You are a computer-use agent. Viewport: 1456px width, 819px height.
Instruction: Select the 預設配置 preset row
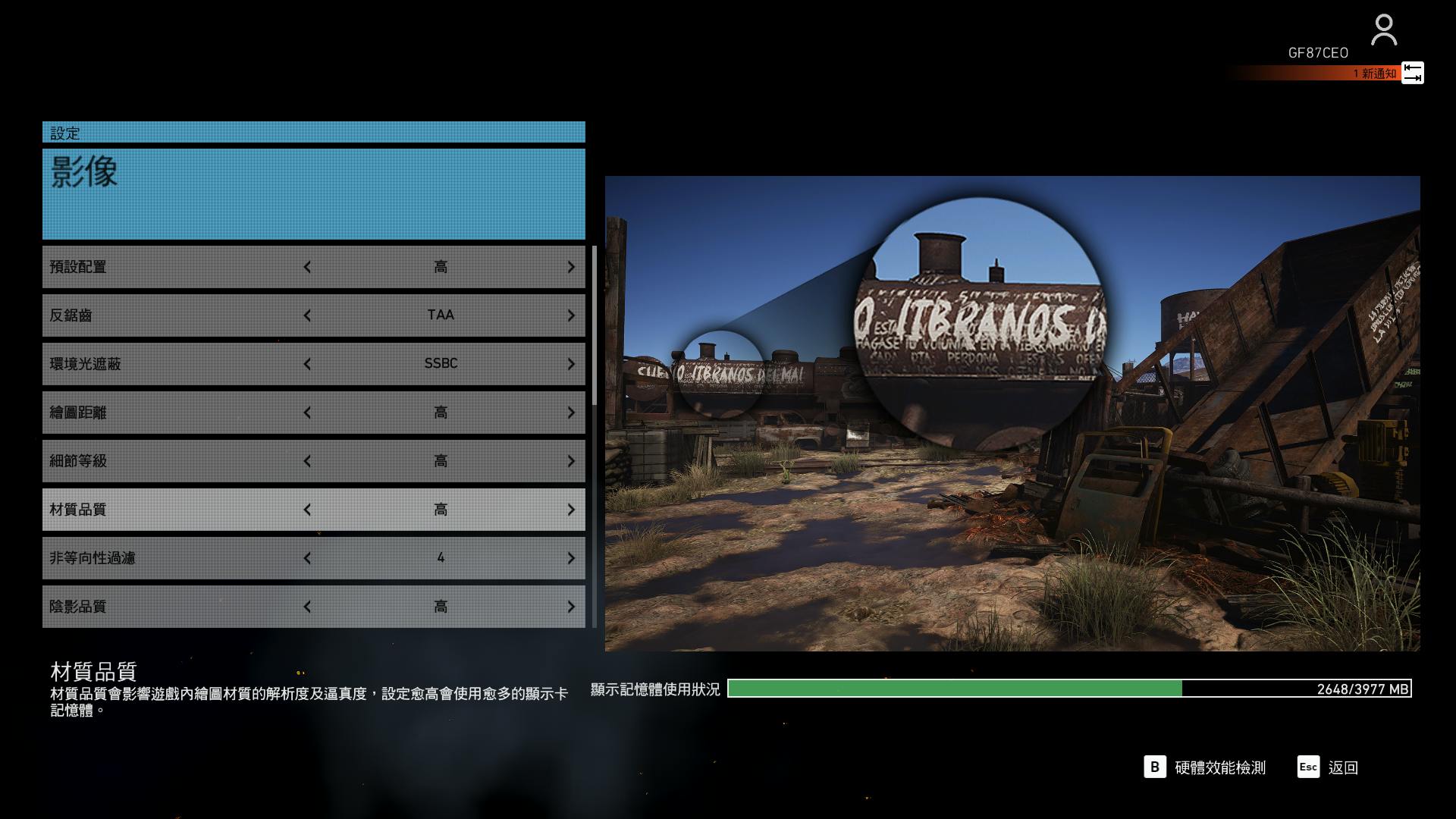(x=174, y=267)
